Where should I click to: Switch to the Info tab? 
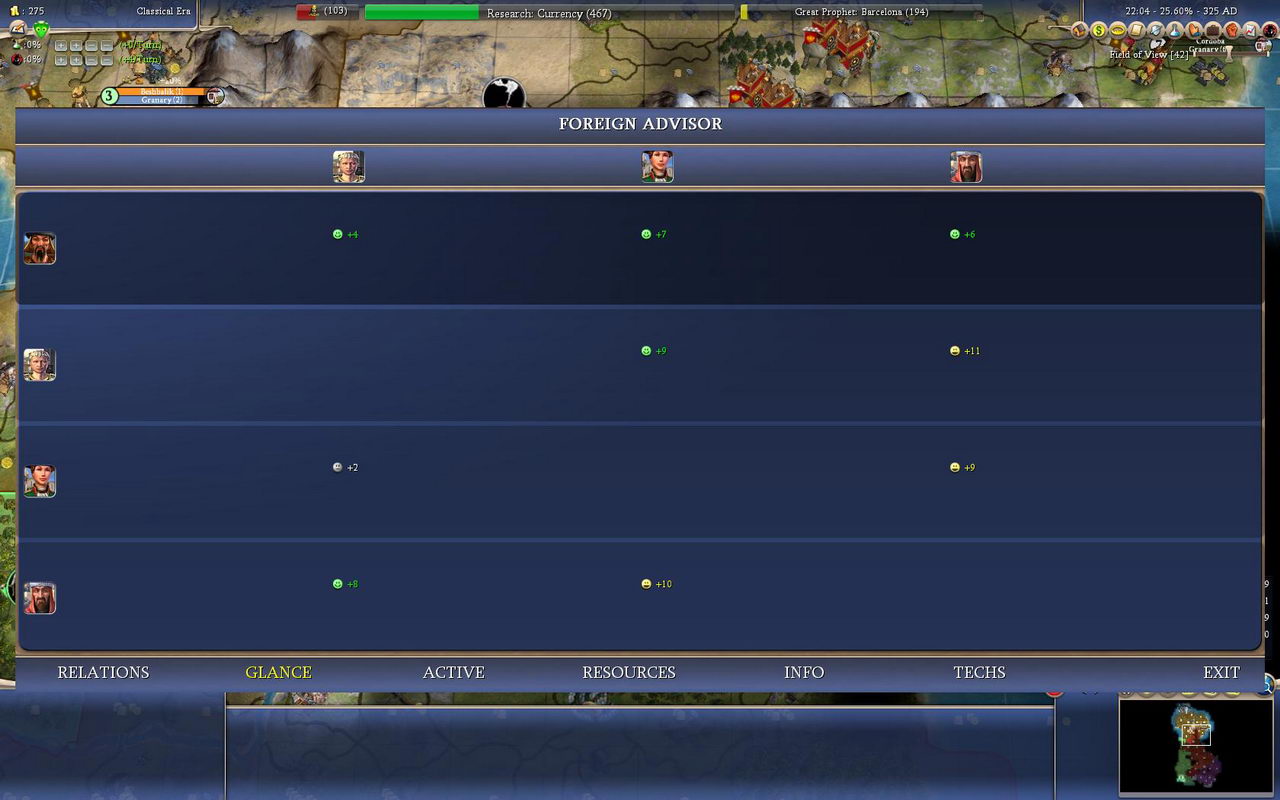click(804, 672)
